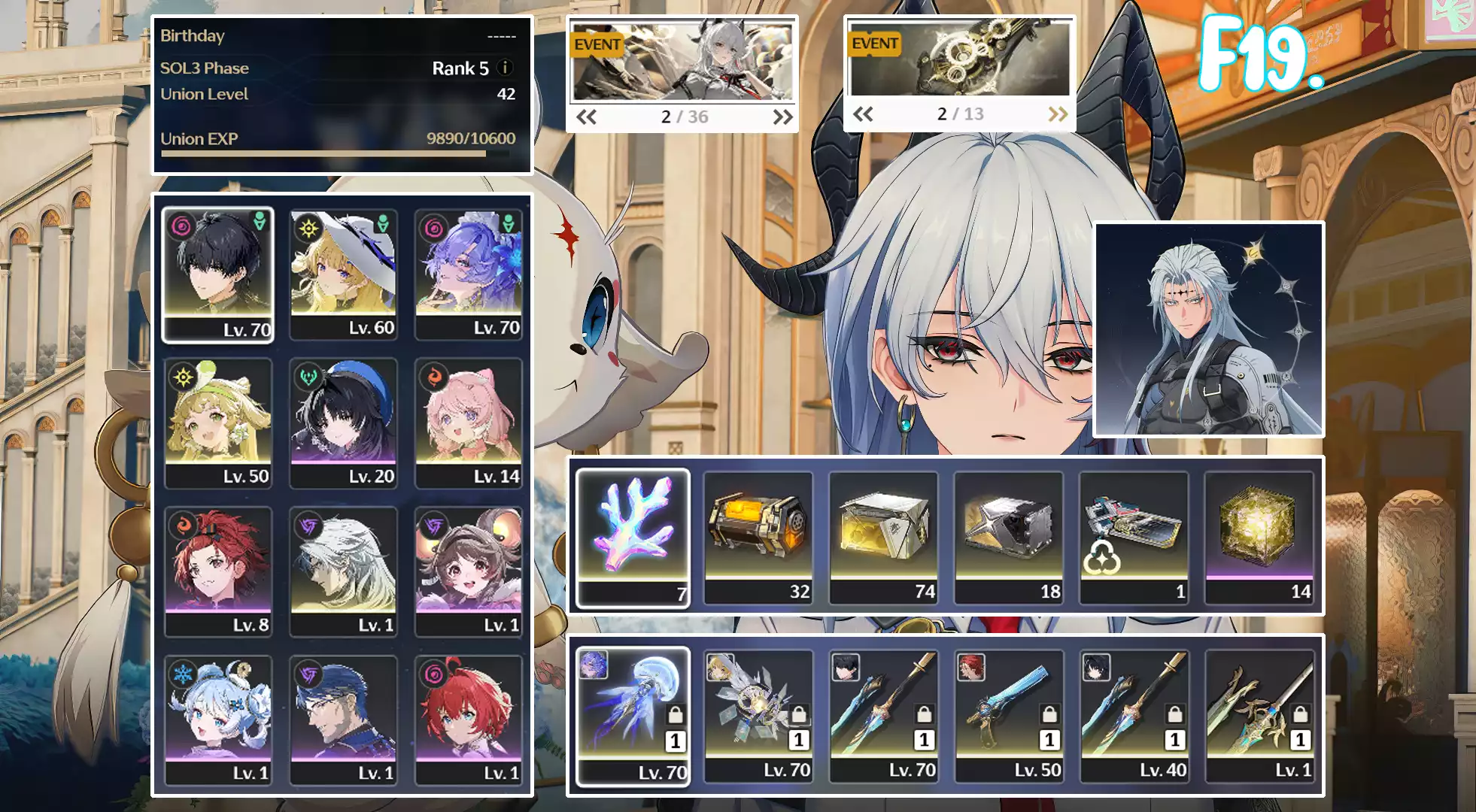The height and width of the screenshot is (812, 1476).
Task: Open the Rank 5 info icon
Action: 506,68
